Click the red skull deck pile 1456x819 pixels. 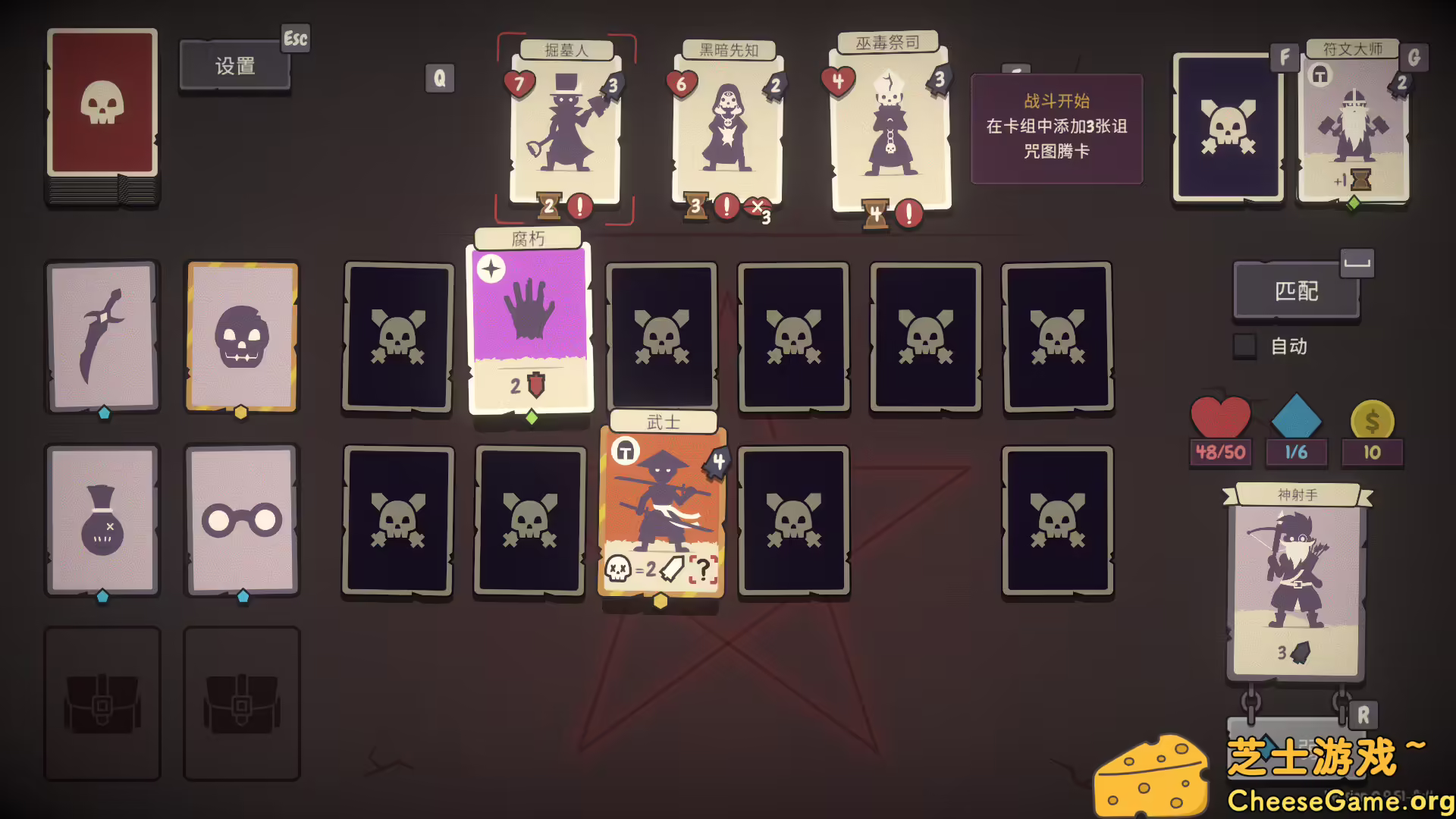pos(102,110)
